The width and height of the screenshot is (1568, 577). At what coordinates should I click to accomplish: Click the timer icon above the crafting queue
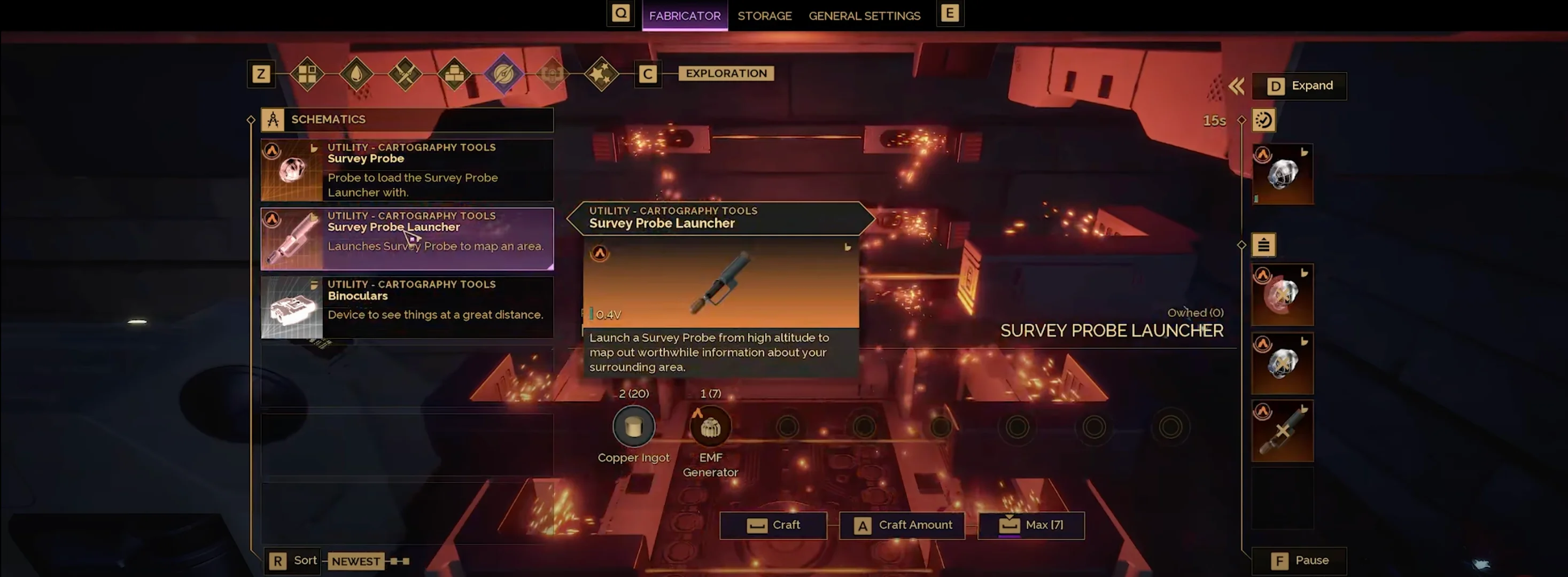point(1264,120)
